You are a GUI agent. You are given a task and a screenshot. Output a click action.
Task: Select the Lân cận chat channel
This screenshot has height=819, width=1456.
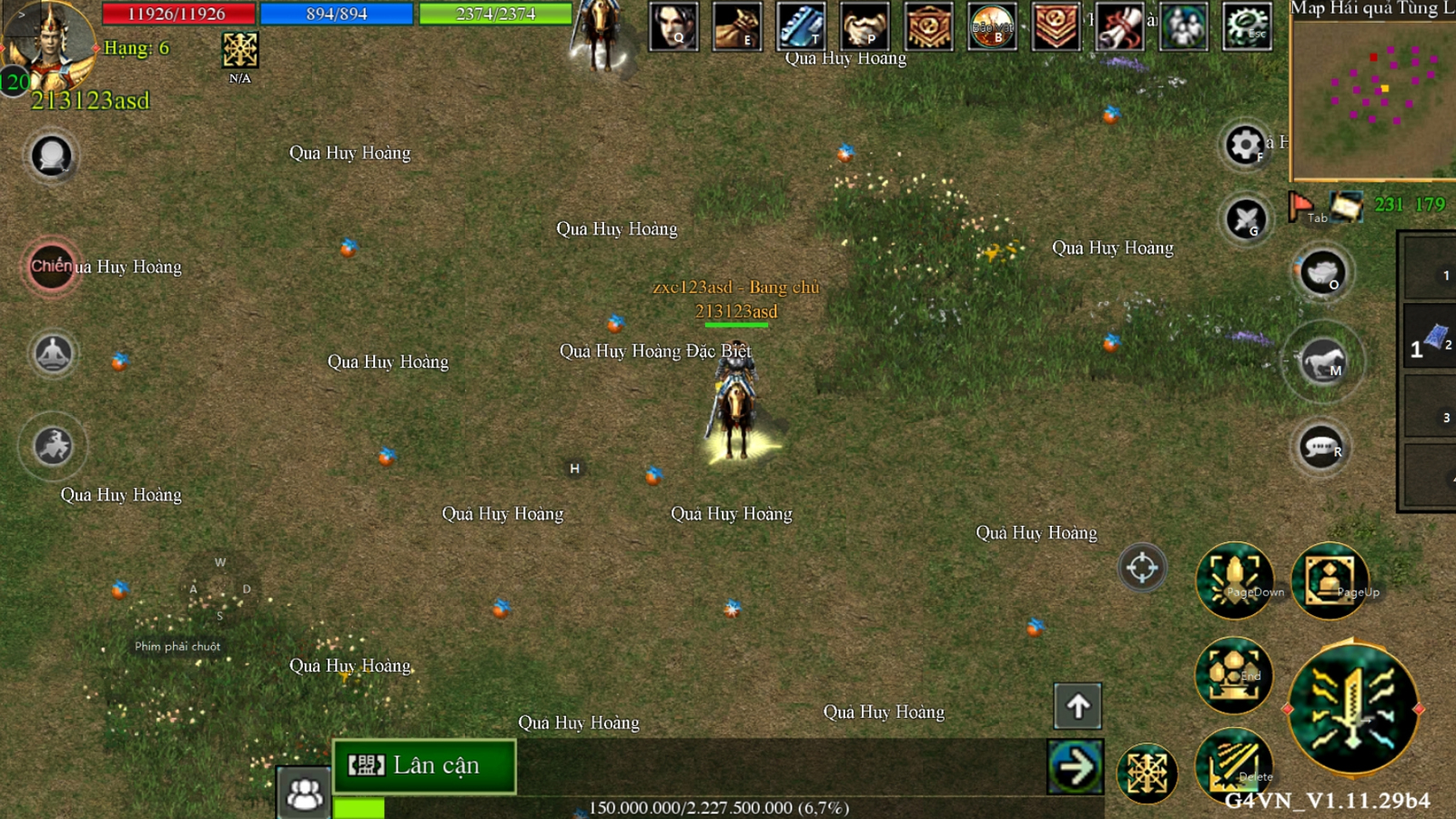[x=424, y=765]
